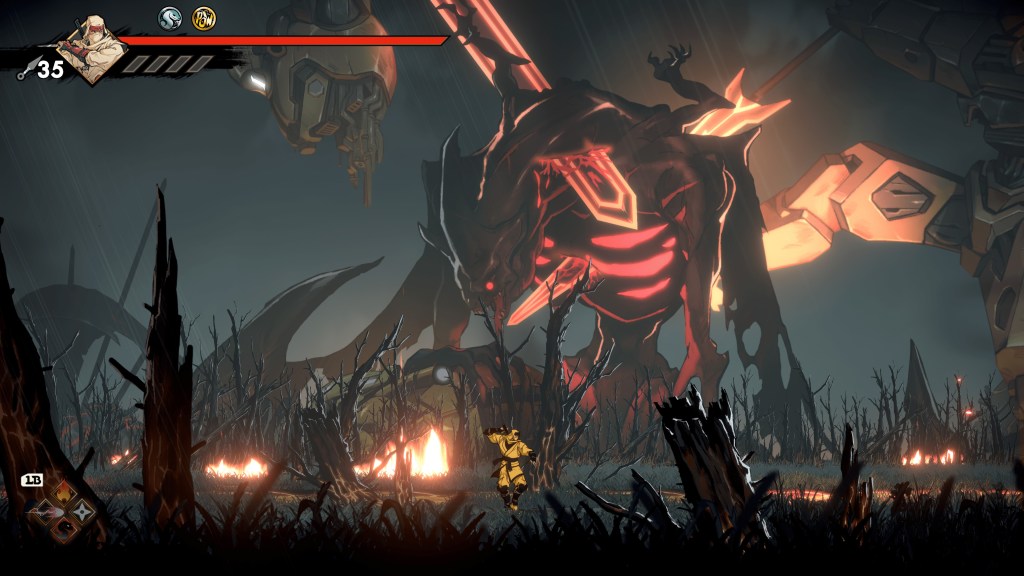This screenshot has width=1024, height=576.
Task: Pick the dash strike ninpo skill
Action: tap(43, 512)
